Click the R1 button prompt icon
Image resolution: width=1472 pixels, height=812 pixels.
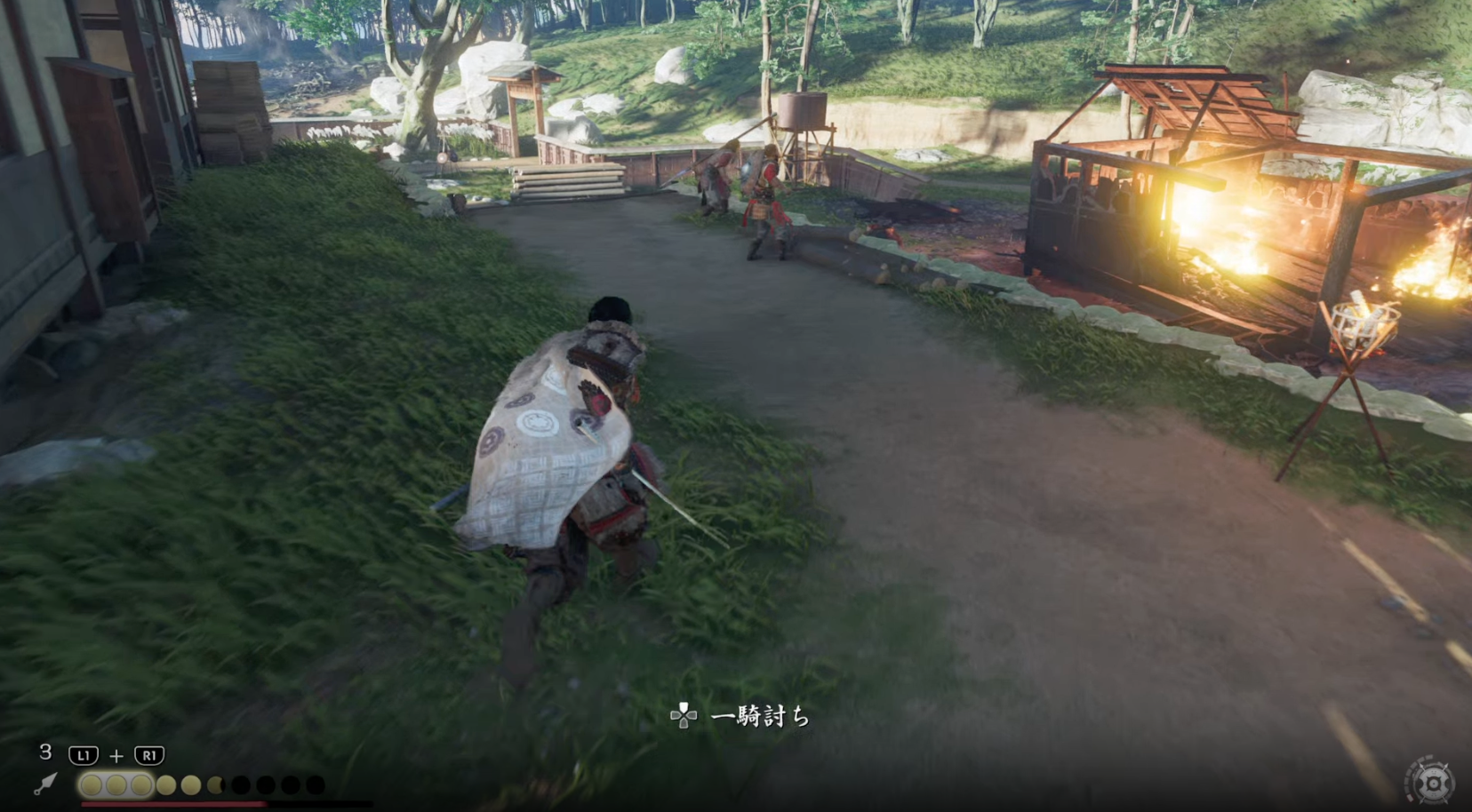148,755
